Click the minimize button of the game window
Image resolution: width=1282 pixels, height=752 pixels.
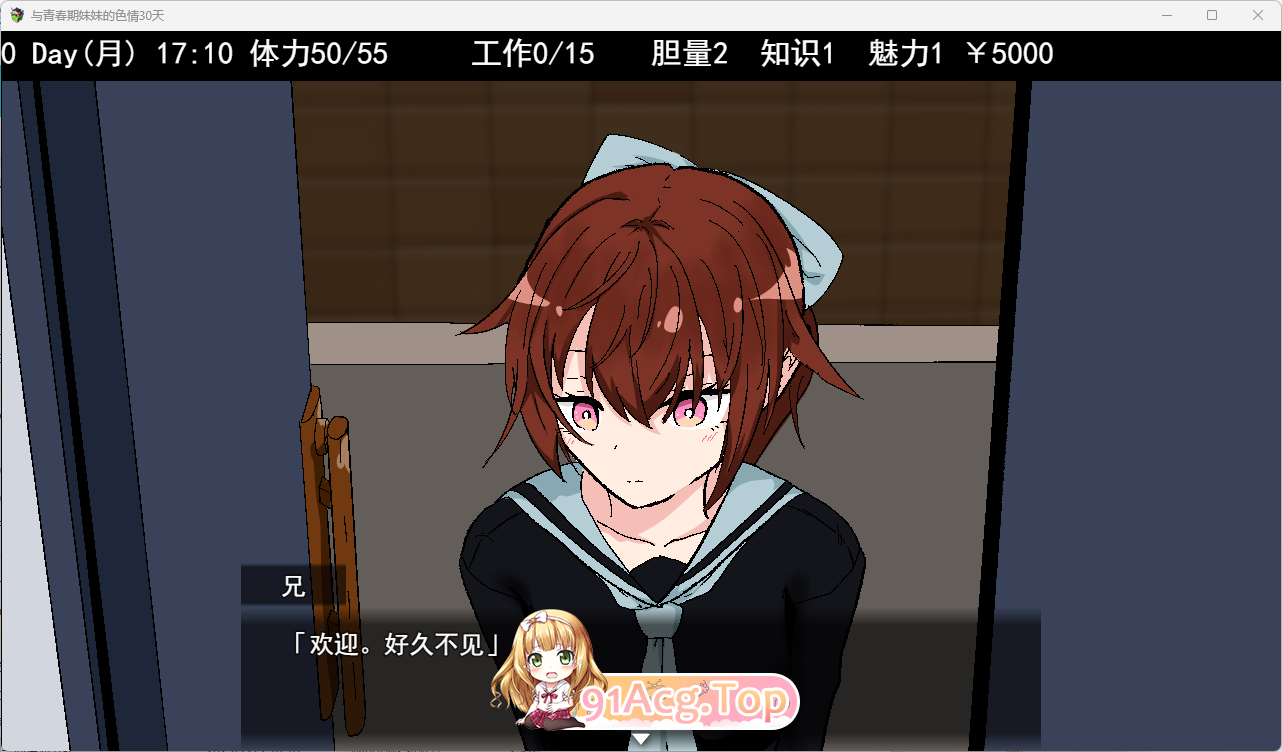[1166, 15]
